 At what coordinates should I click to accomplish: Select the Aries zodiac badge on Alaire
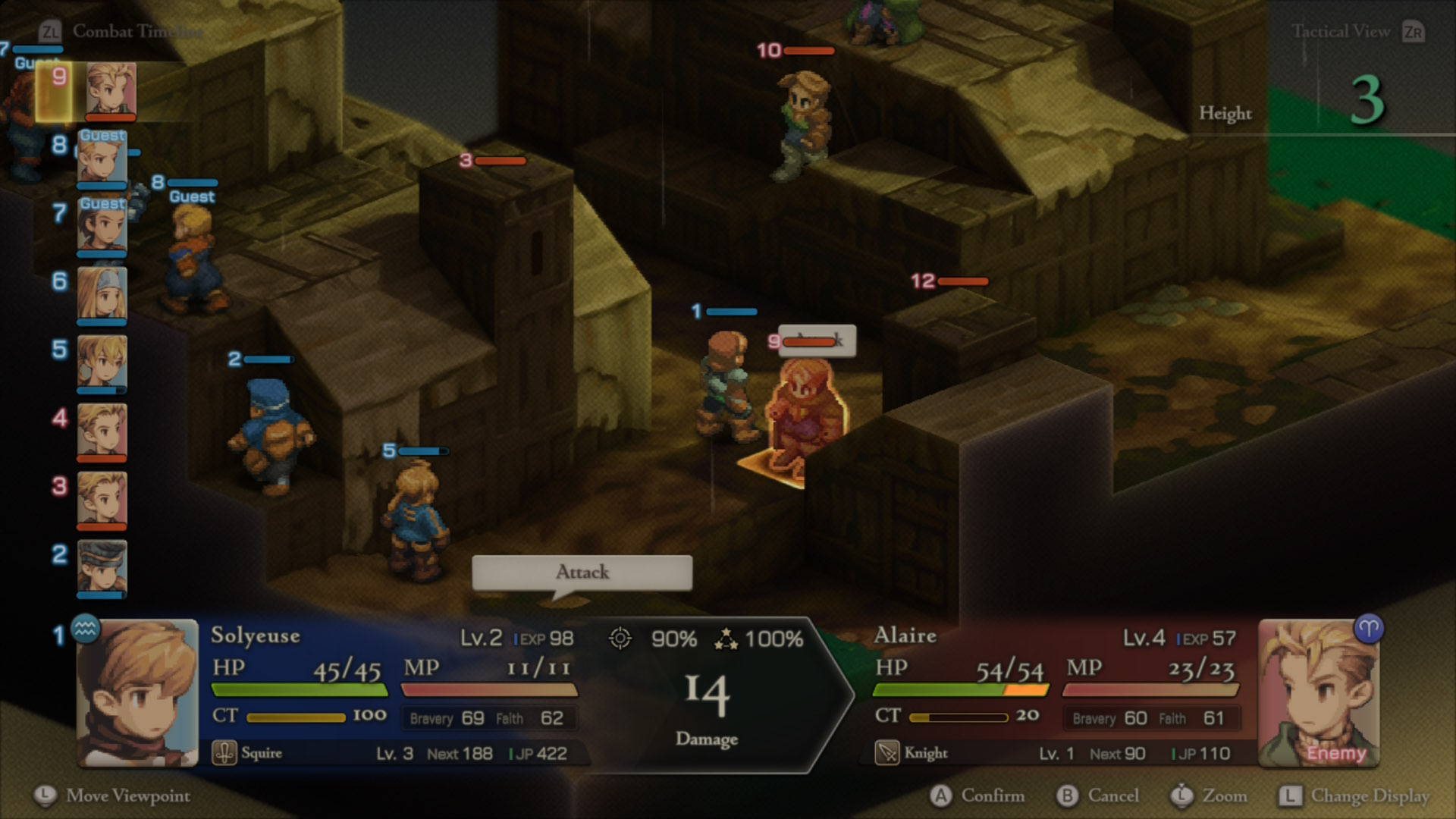1369,629
